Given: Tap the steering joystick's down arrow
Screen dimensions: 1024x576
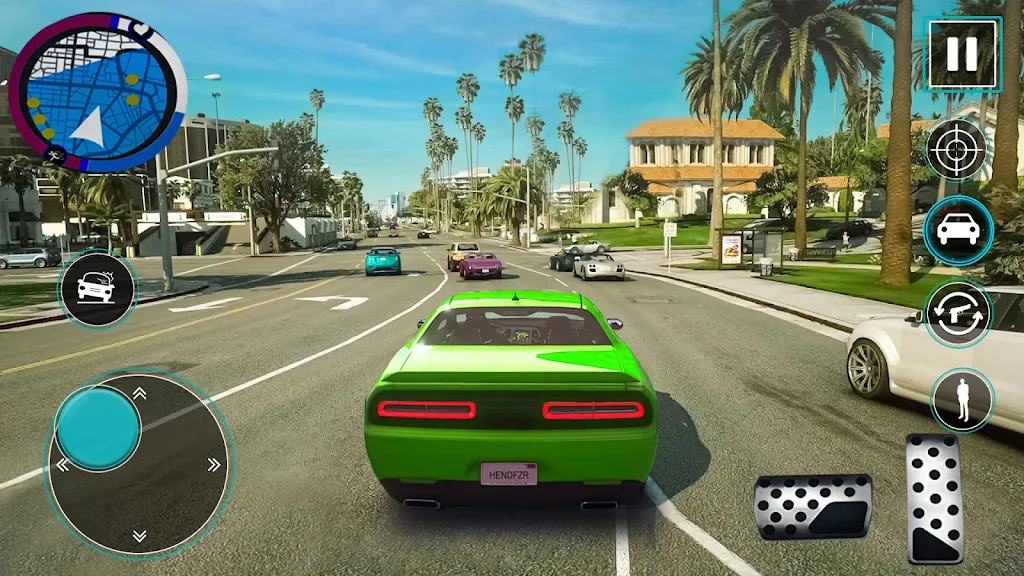Looking at the screenshot, I should click(139, 535).
